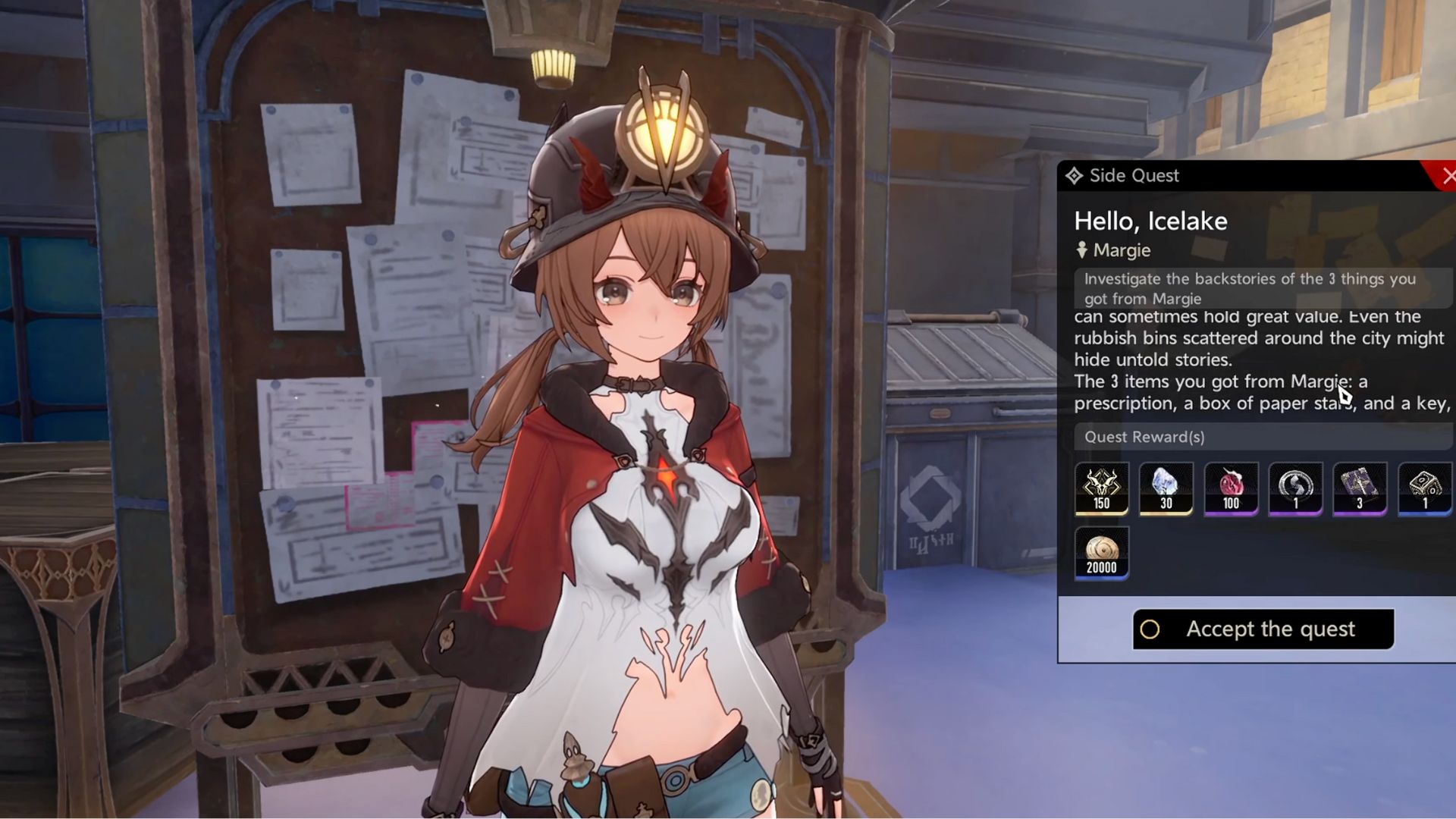Screen dimensions: 1456x819
Task: Click the Side Quest header tab
Action: [x=1134, y=175]
